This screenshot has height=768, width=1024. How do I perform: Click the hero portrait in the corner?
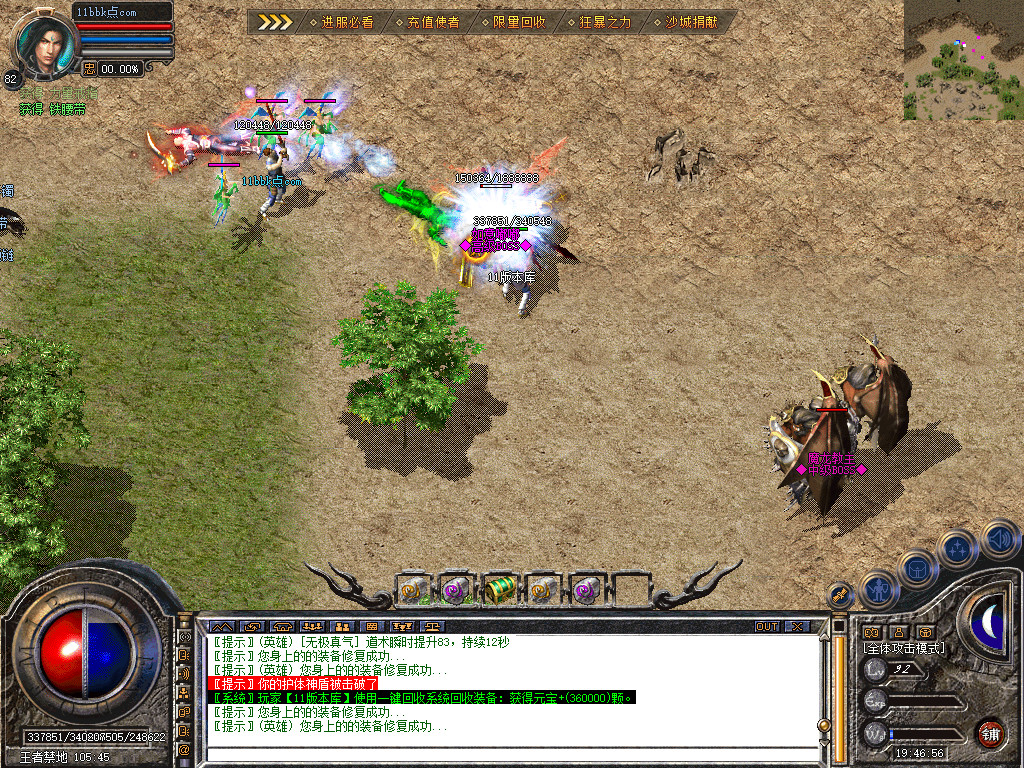[x=45, y=45]
